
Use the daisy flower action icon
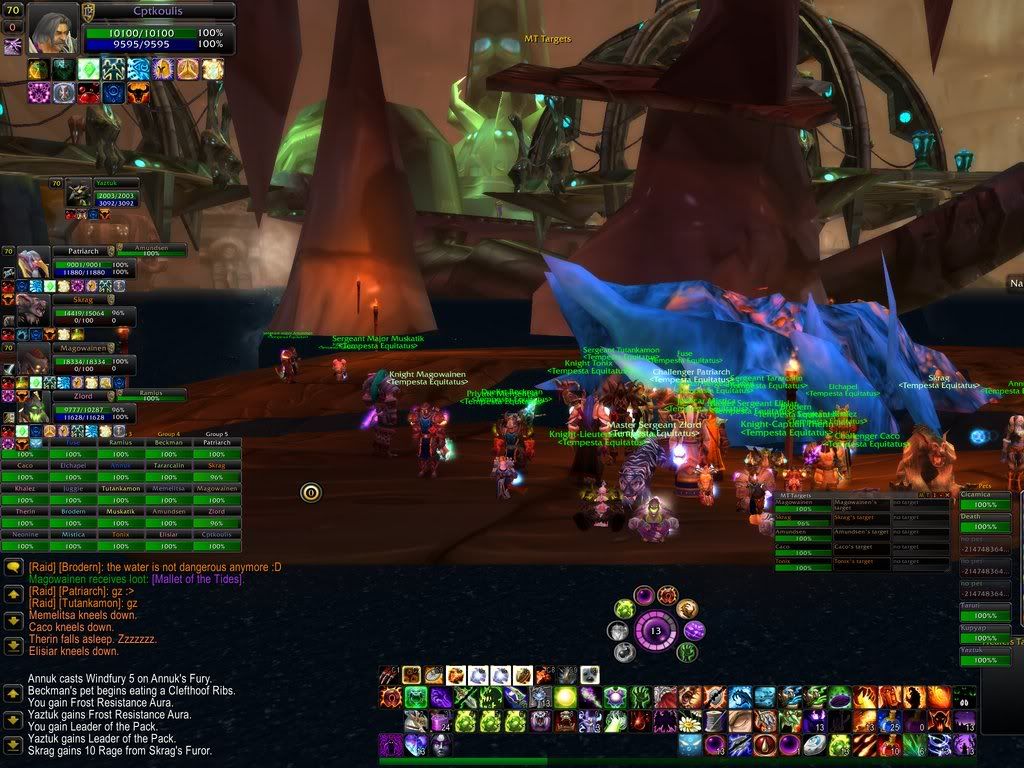point(688,721)
